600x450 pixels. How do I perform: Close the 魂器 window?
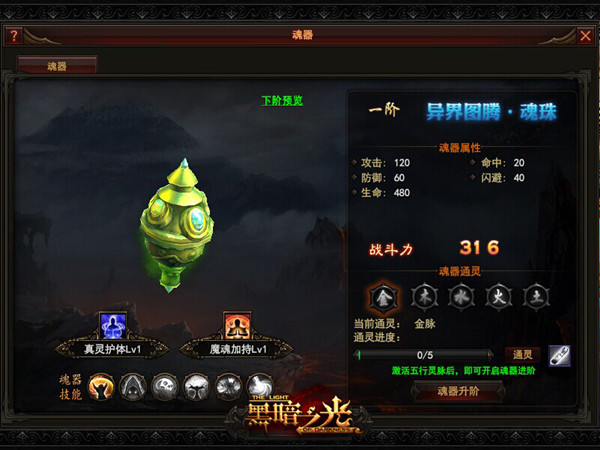(586, 36)
